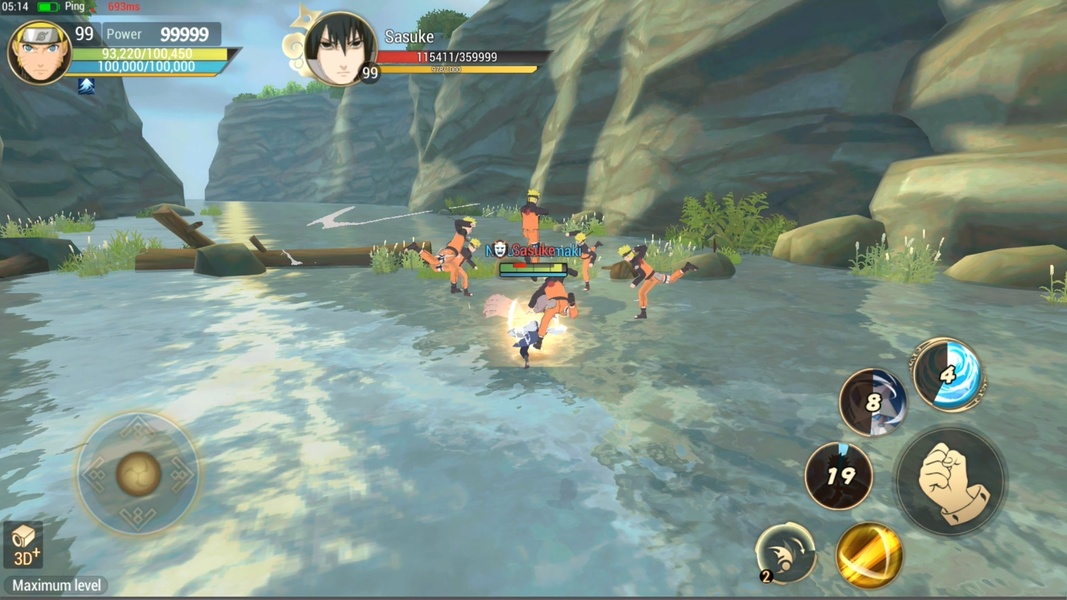Viewport: 1067px width, 600px height.
Task: Open Naruto's player portrait
Action: (x=40, y=52)
